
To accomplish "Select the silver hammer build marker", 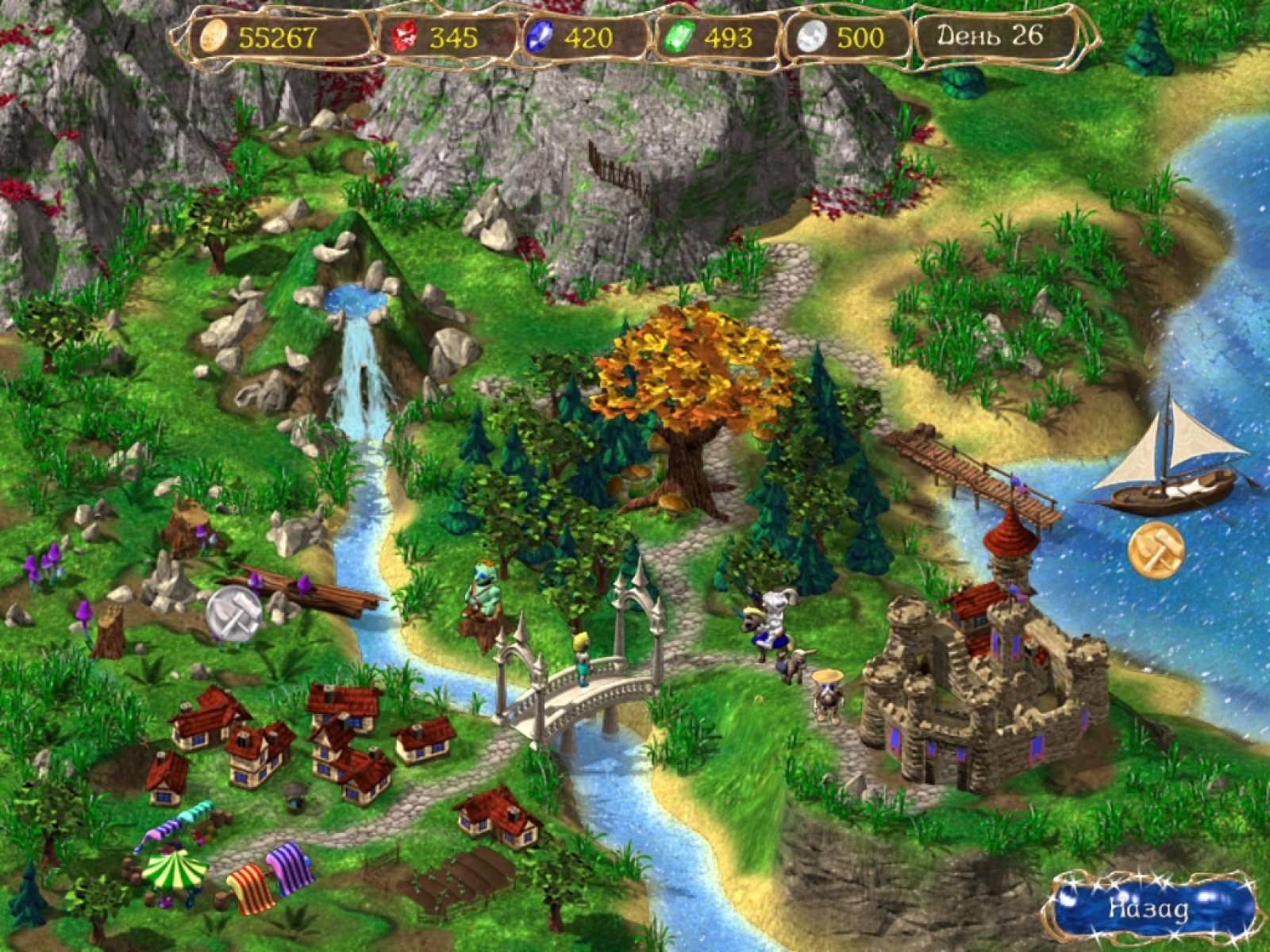I will 234,616.
